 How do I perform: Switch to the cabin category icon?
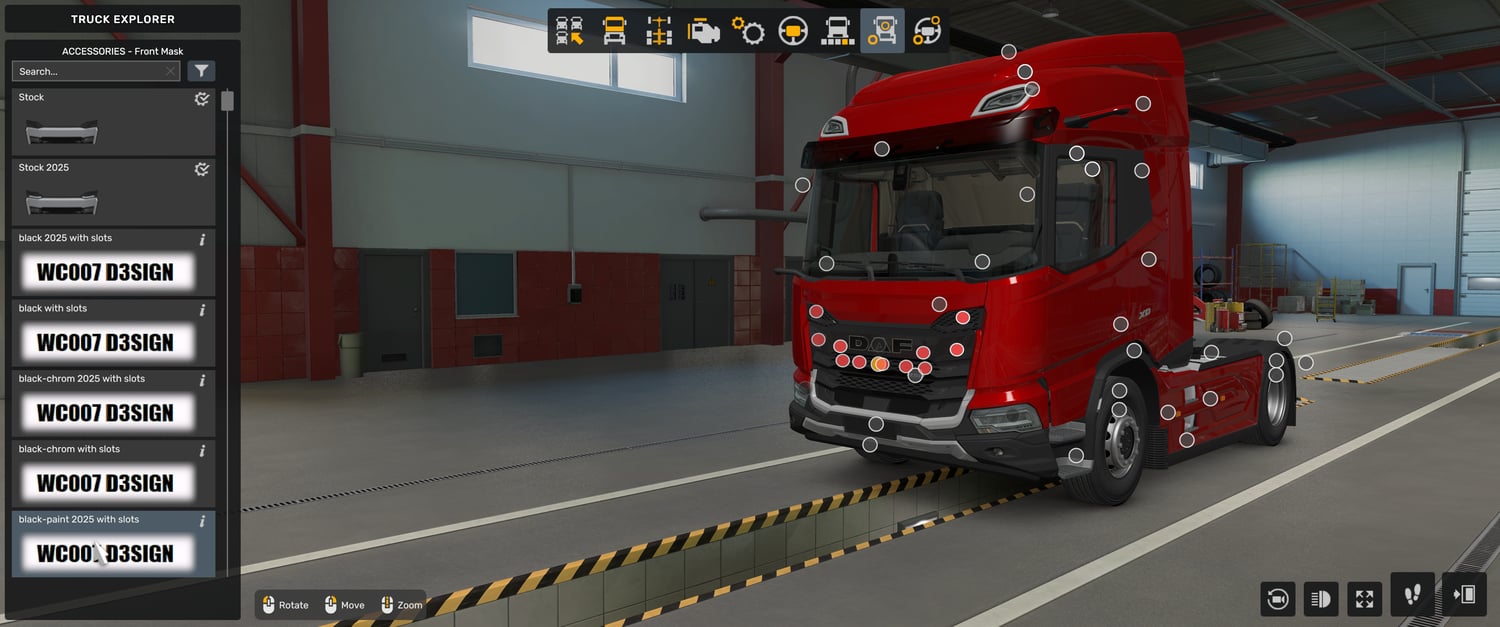614,31
